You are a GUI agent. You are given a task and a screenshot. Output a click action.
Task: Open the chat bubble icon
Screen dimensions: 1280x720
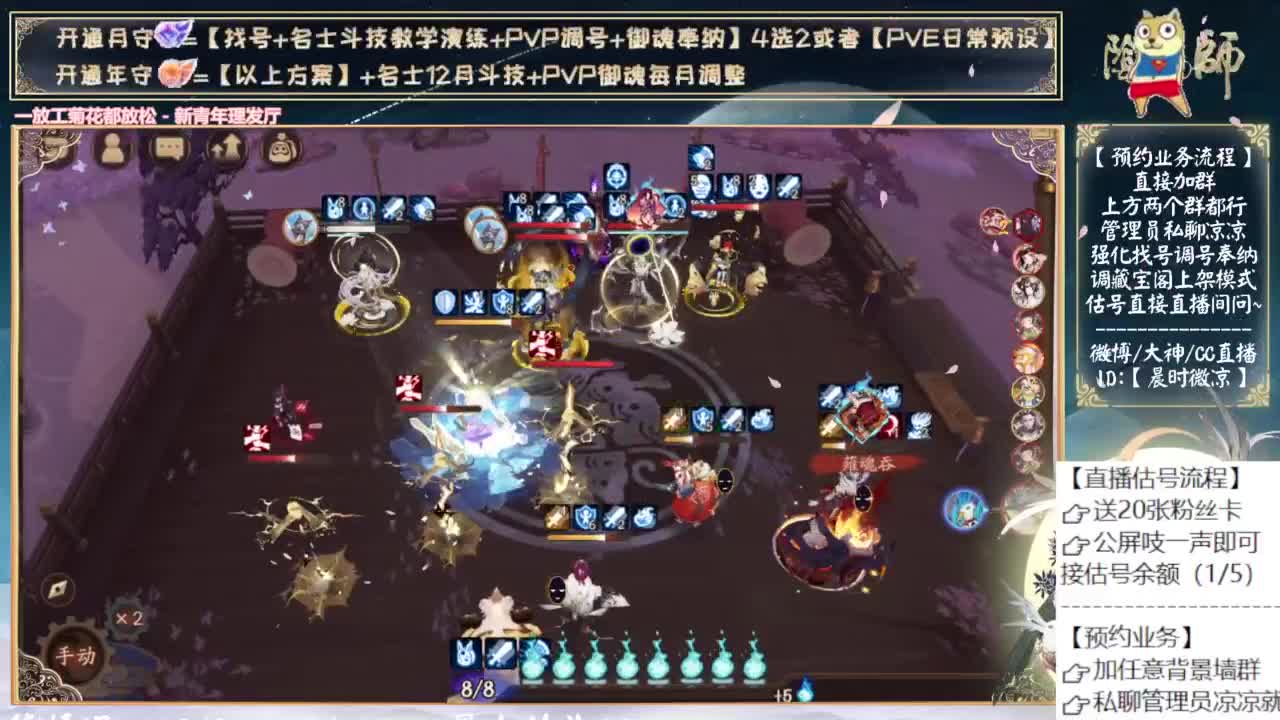(x=168, y=147)
